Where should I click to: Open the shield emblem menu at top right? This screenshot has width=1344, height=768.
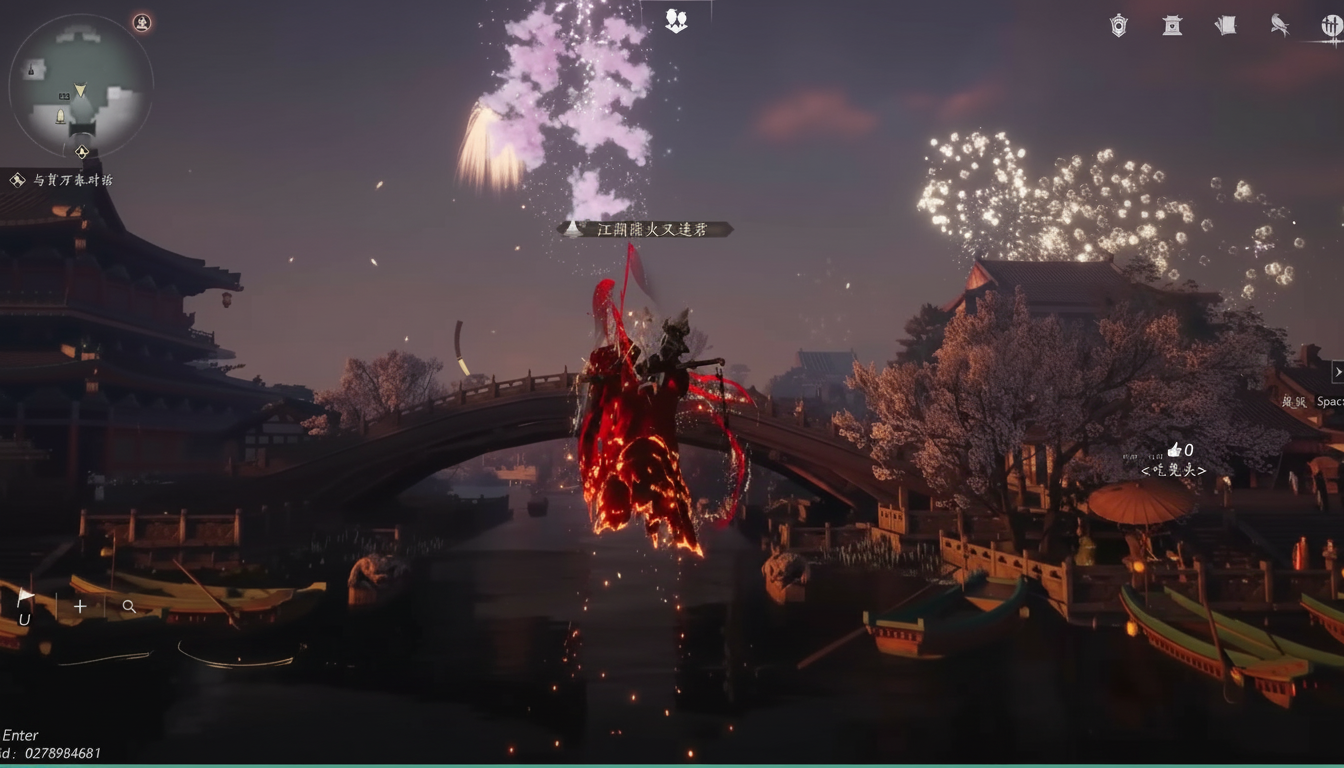click(x=1117, y=26)
